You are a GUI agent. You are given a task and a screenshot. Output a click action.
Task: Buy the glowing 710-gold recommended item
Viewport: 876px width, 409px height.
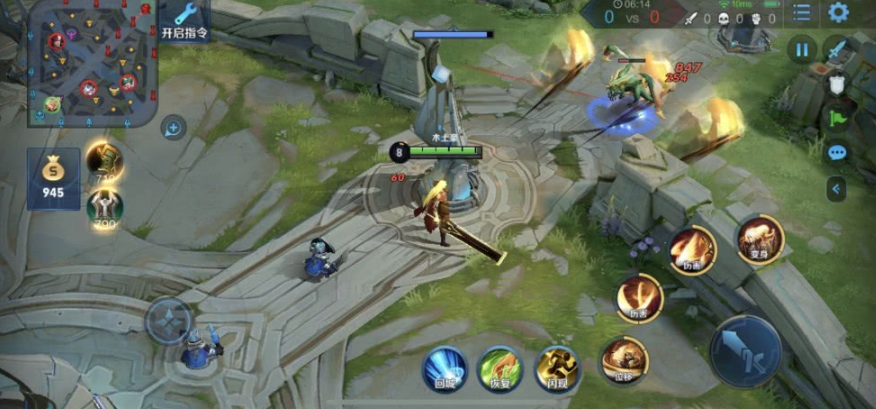point(103,160)
